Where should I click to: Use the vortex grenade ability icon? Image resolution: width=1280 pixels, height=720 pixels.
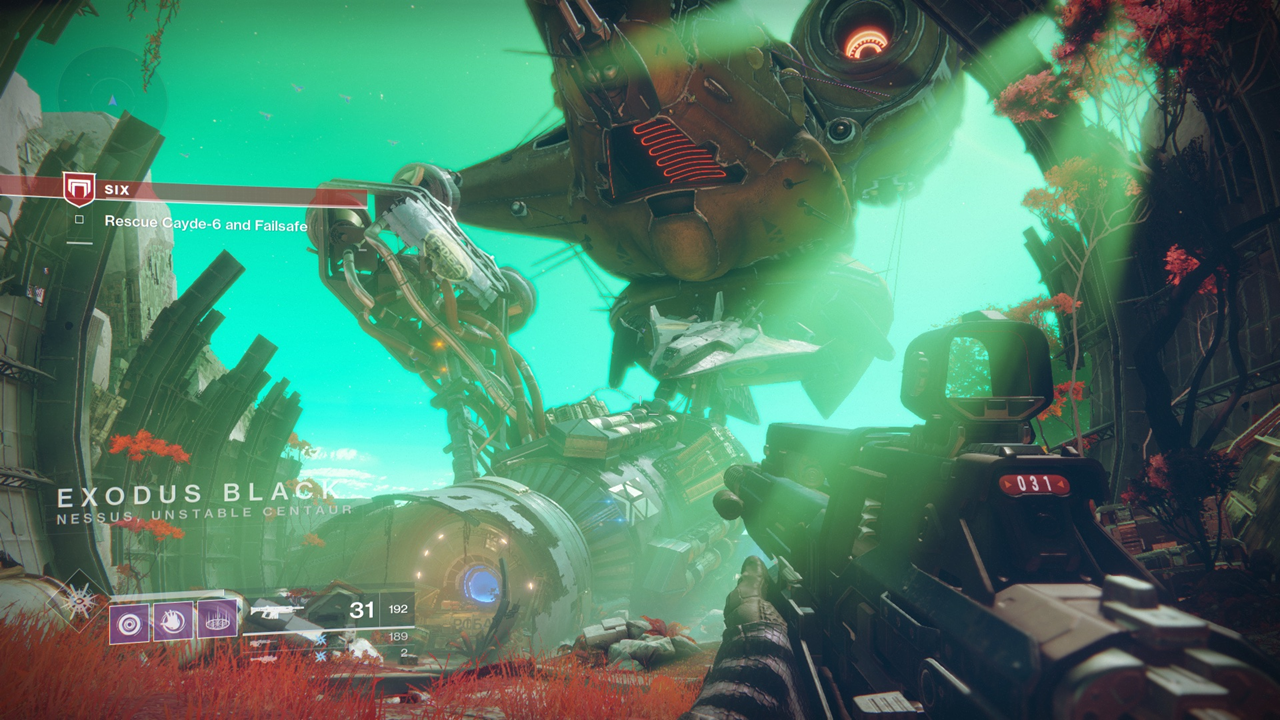129,622
